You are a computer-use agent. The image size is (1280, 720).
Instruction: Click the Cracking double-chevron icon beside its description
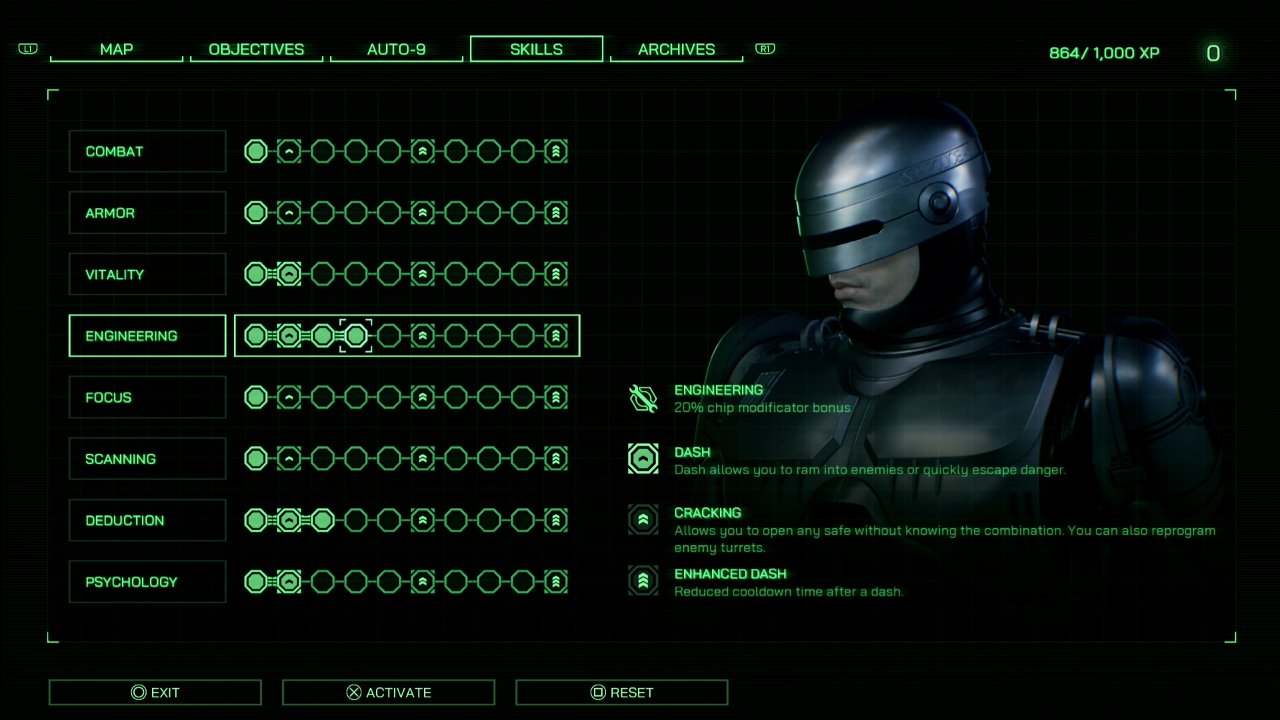click(x=642, y=520)
